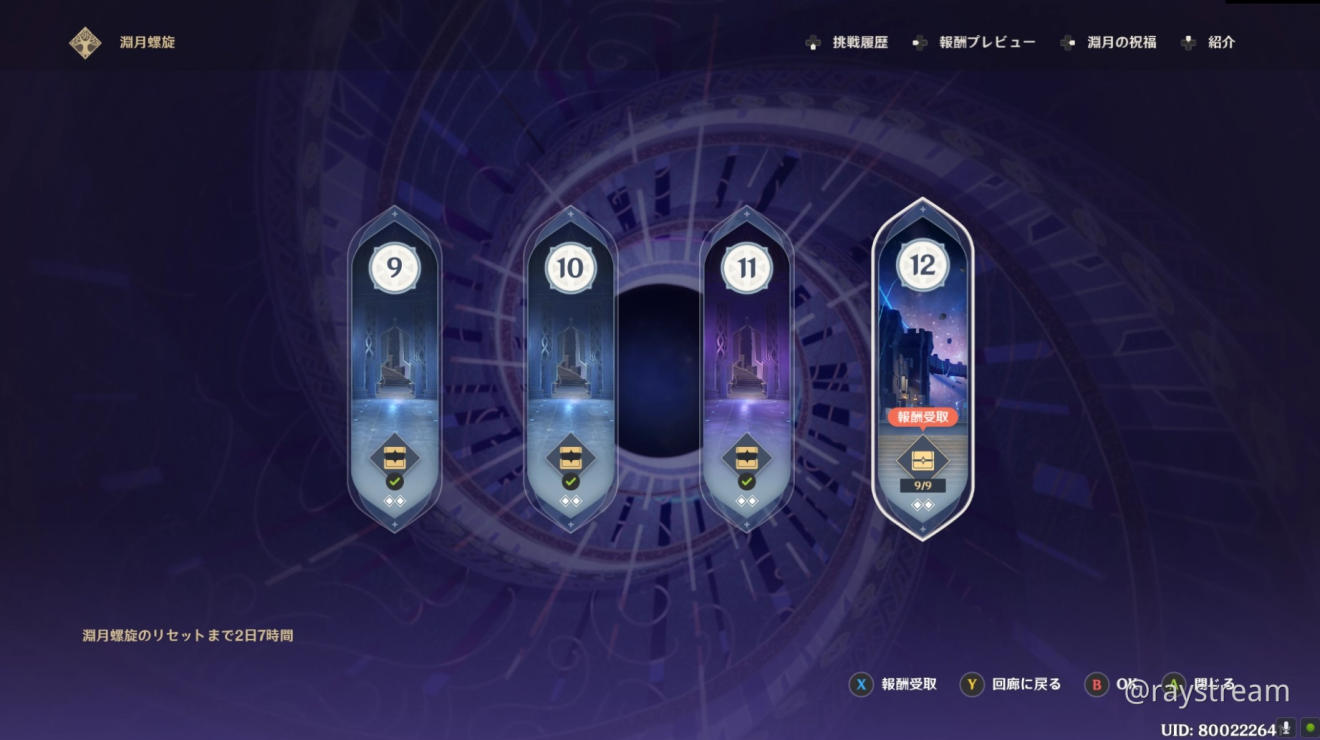The image size is (1320, 740).
Task: Click the chest icon on floor 10
Action: point(570,458)
